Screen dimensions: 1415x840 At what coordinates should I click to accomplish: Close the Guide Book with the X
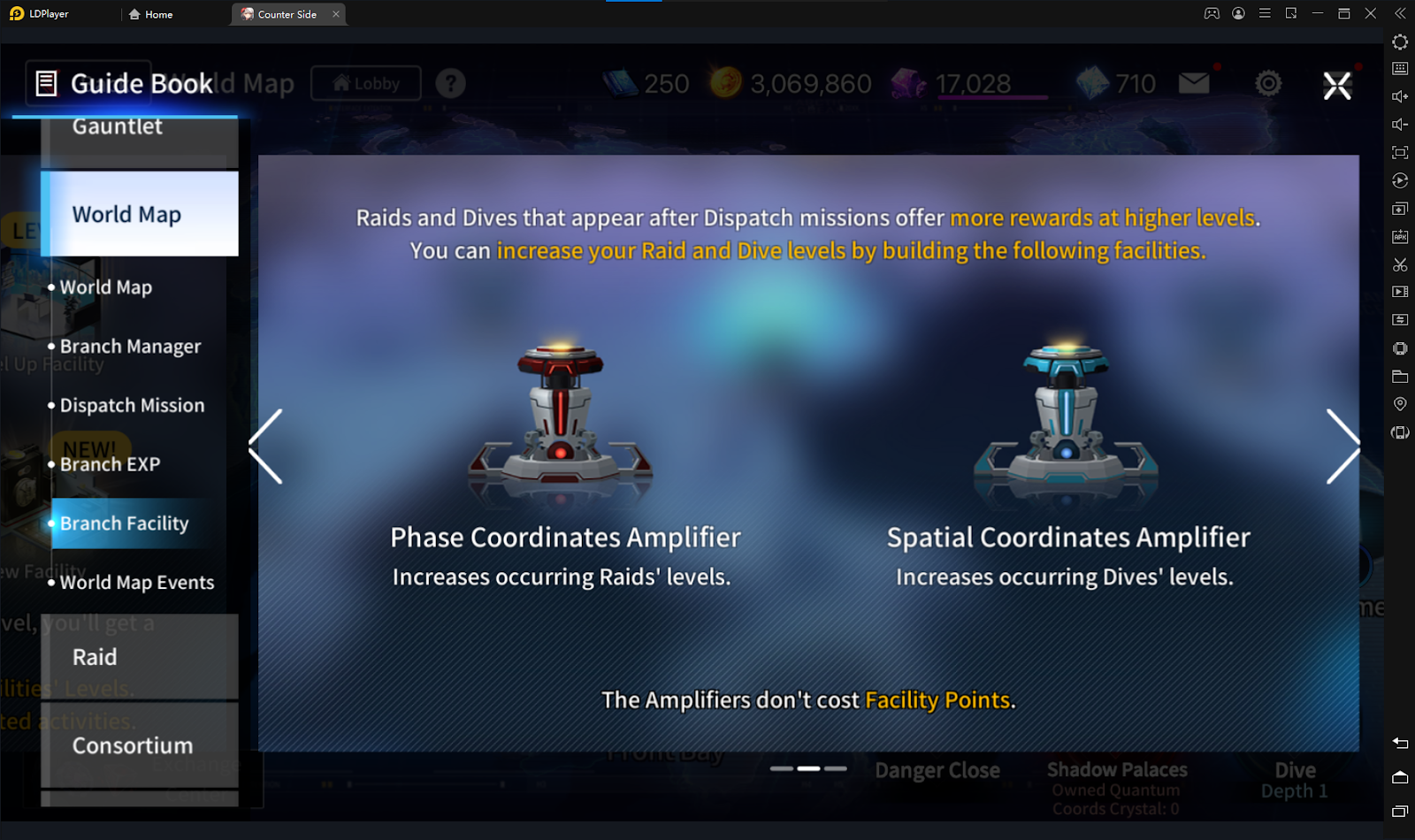[x=1336, y=86]
